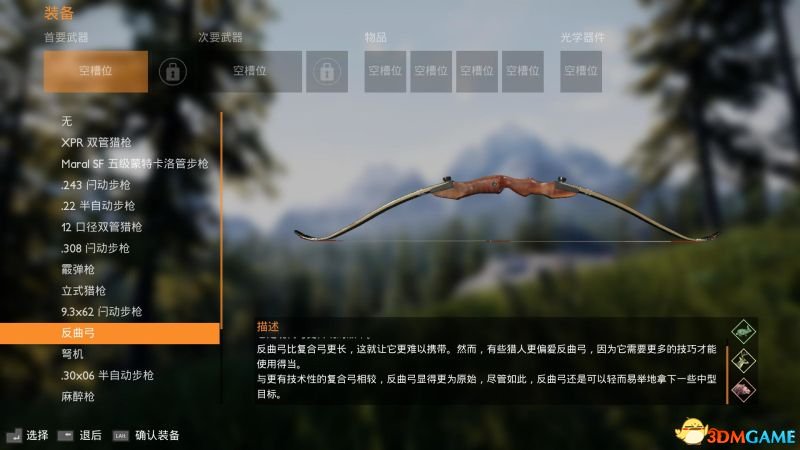
Task: Pick 弩机 from the weapon list
Action: click(72, 354)
